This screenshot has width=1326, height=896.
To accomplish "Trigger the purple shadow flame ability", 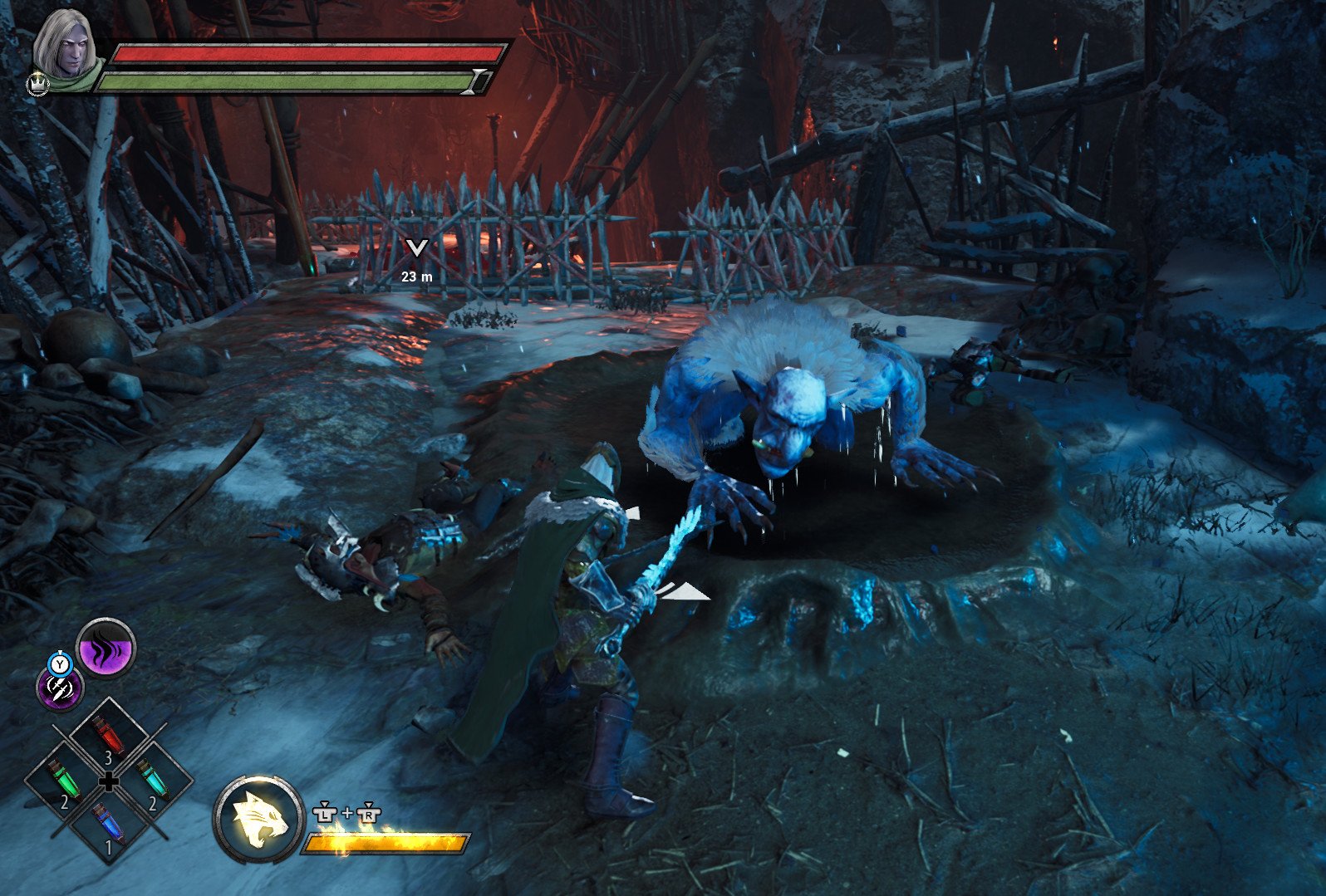I will click(x=106, y=649).
